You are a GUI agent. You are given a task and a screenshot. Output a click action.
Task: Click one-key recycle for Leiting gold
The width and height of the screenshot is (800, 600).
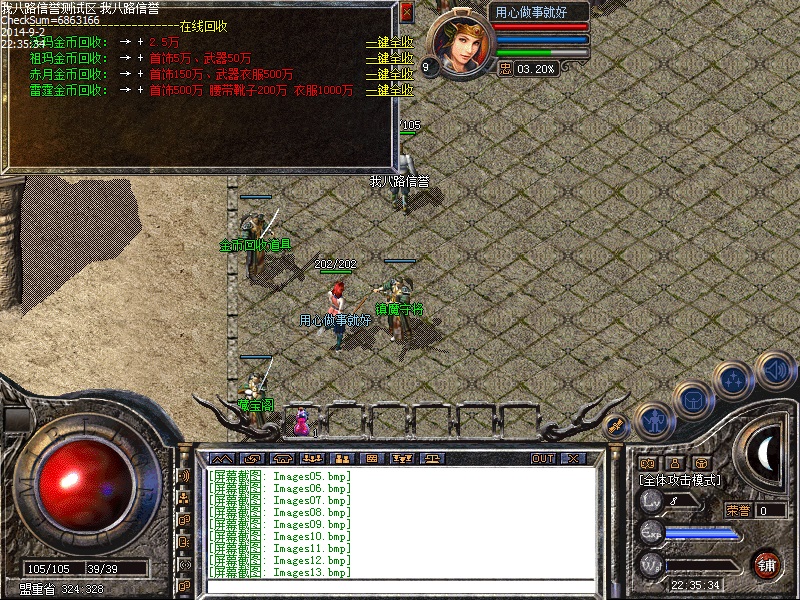(389, 91)
